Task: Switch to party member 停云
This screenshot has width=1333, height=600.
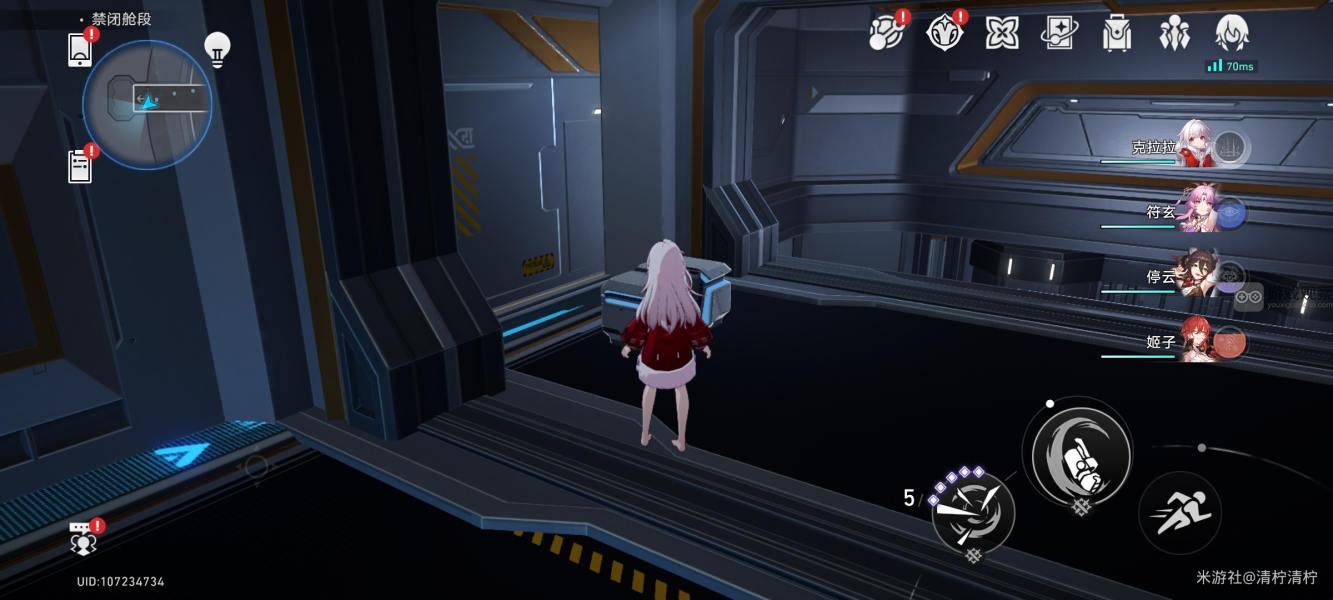Action: point(1196,276)
